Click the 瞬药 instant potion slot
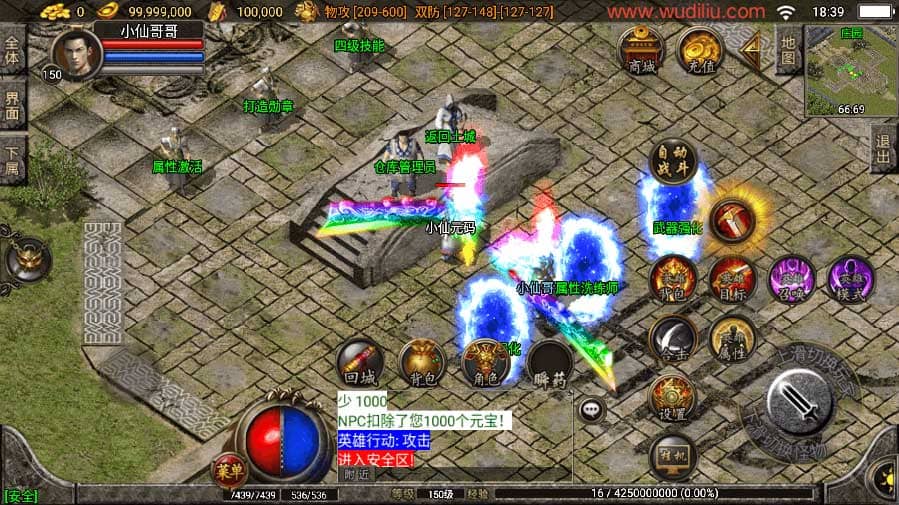 pos(550,363)
